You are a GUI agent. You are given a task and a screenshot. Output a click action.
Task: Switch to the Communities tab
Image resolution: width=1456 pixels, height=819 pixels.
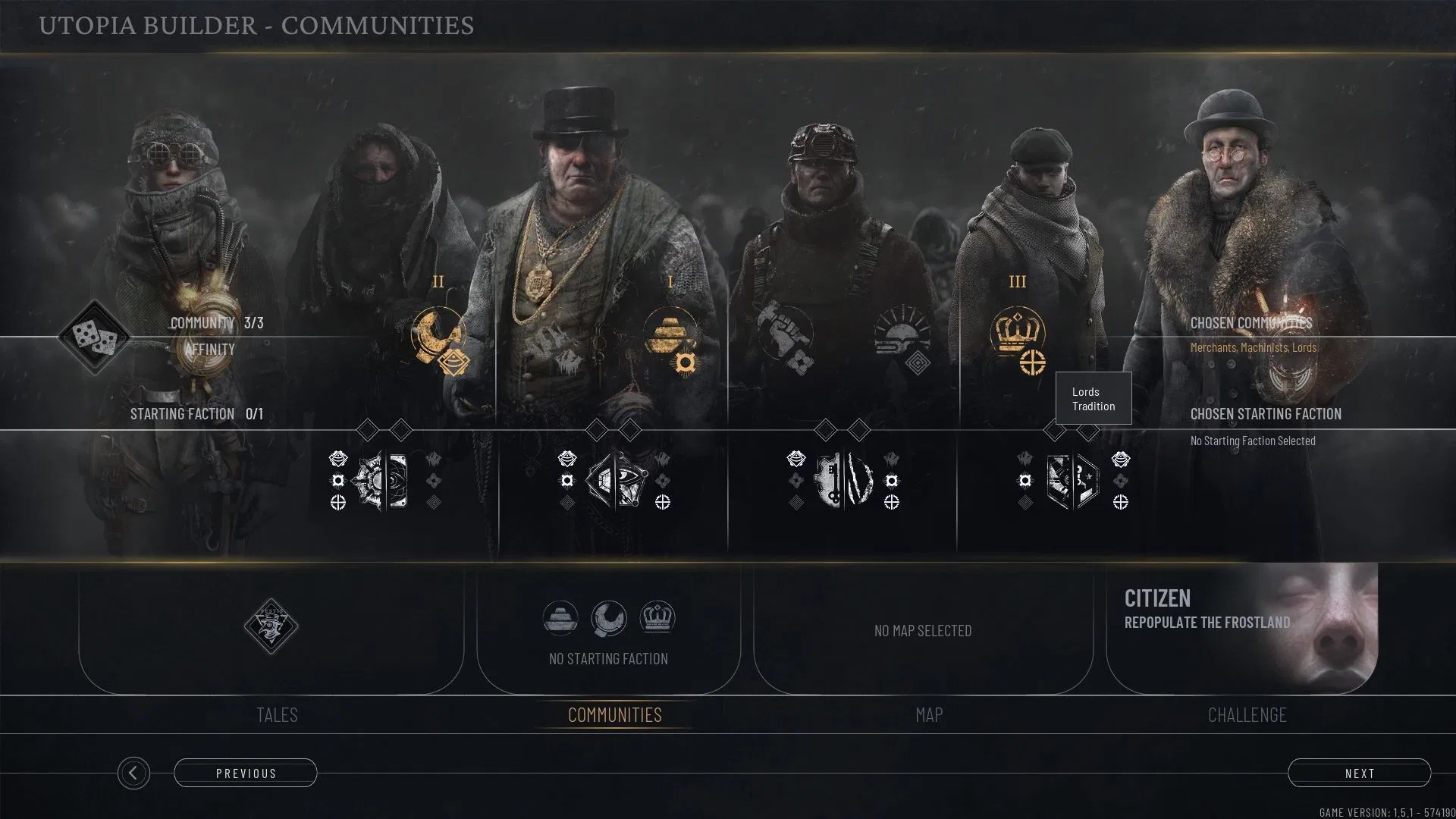(x=614, y=714)
